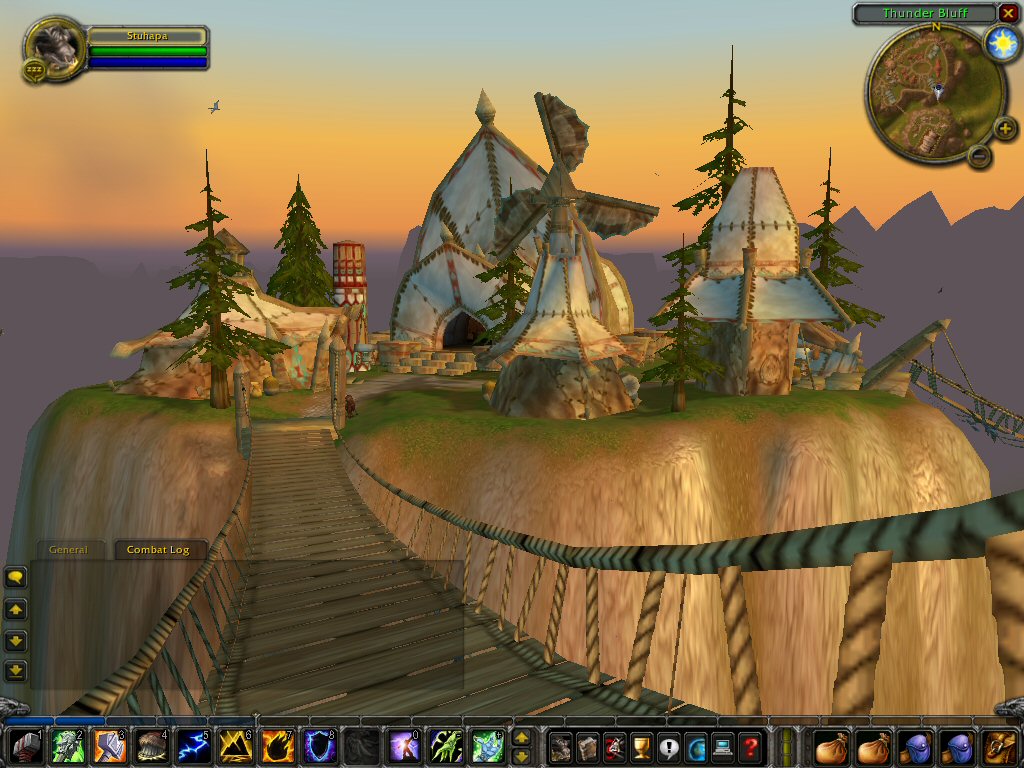Switch to the next action bar page with the up arrow
This screenshot has height=768, width=1024.
click(521, 737)
